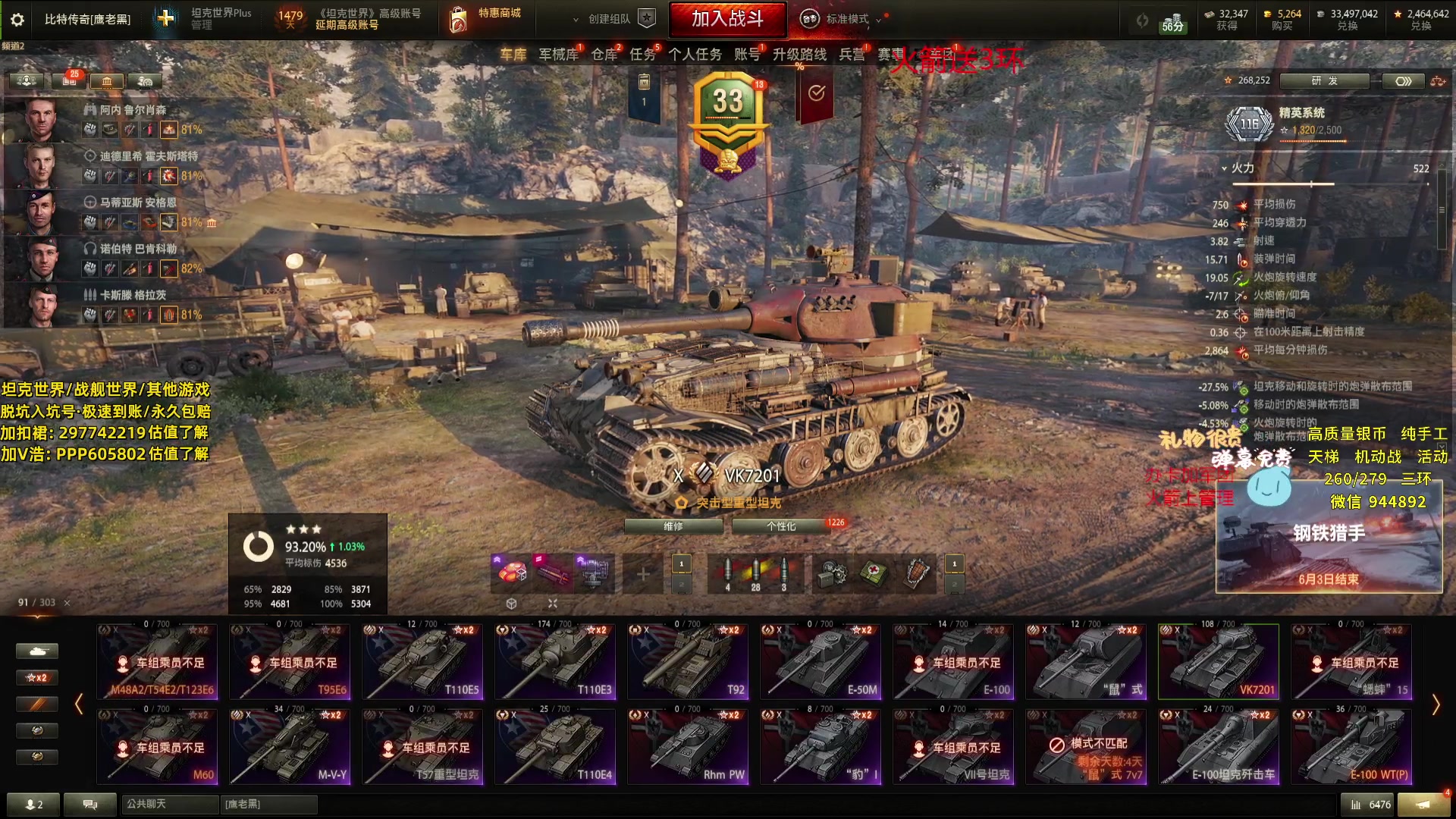Click the 维修 repair button

[673, 526]
